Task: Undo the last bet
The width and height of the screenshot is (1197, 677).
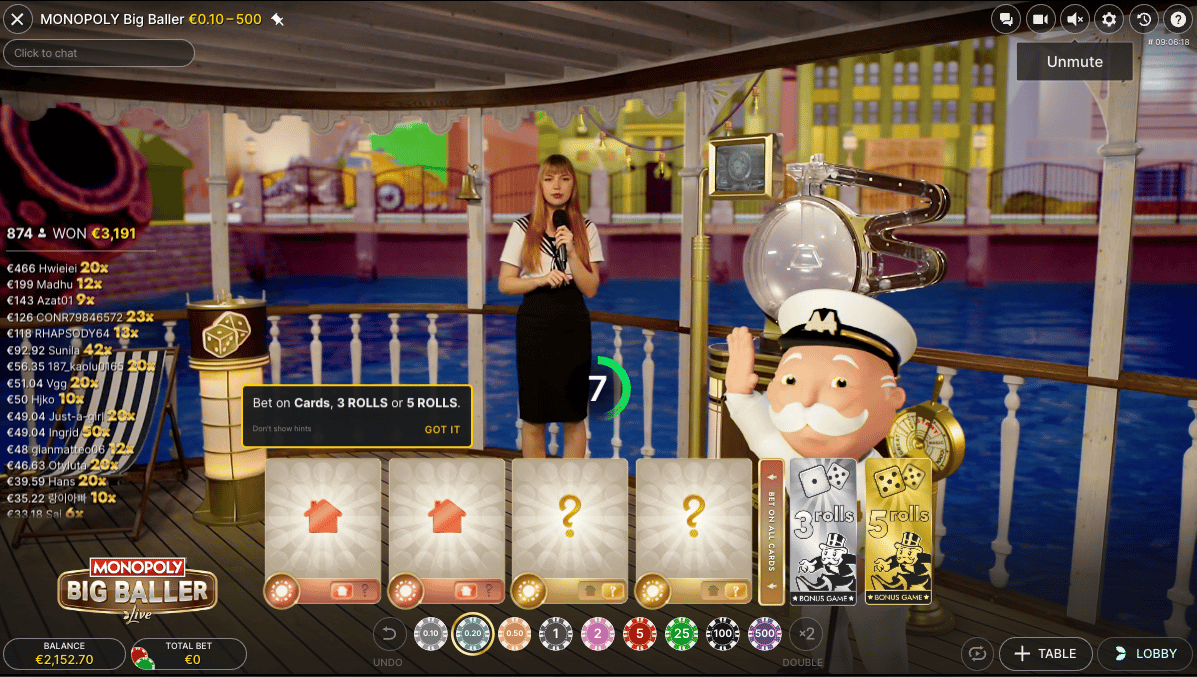Action: [389, 632]
